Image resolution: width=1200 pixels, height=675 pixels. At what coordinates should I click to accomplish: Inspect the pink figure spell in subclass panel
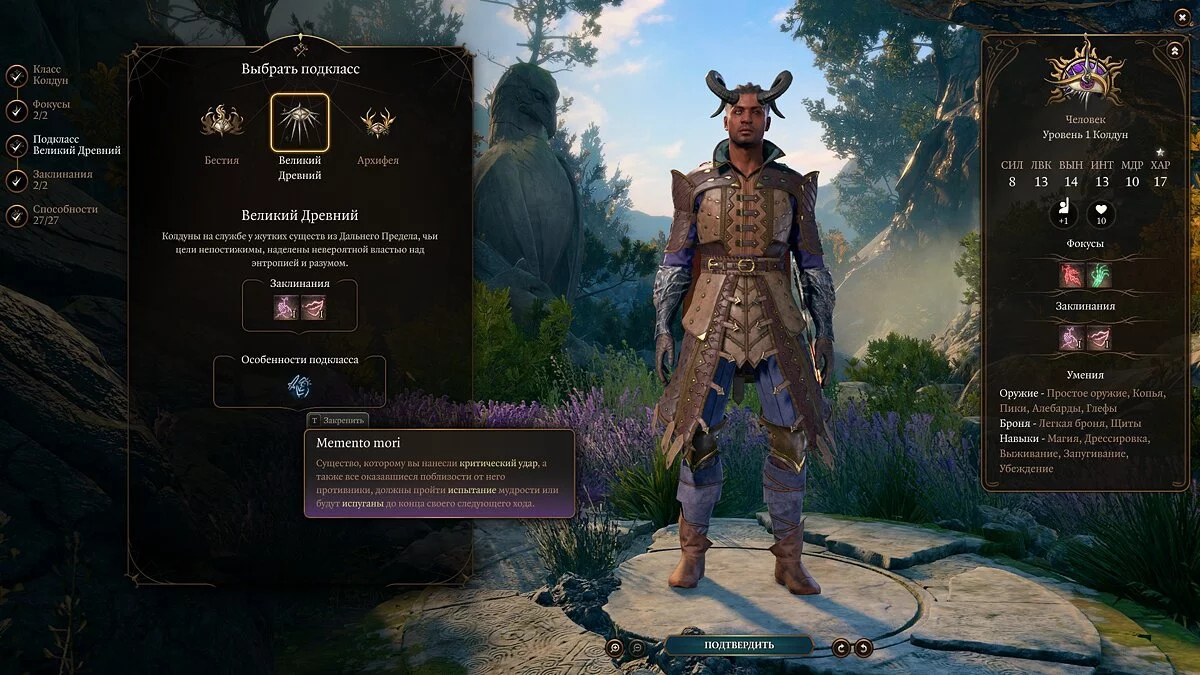click(x=286, y=308)
